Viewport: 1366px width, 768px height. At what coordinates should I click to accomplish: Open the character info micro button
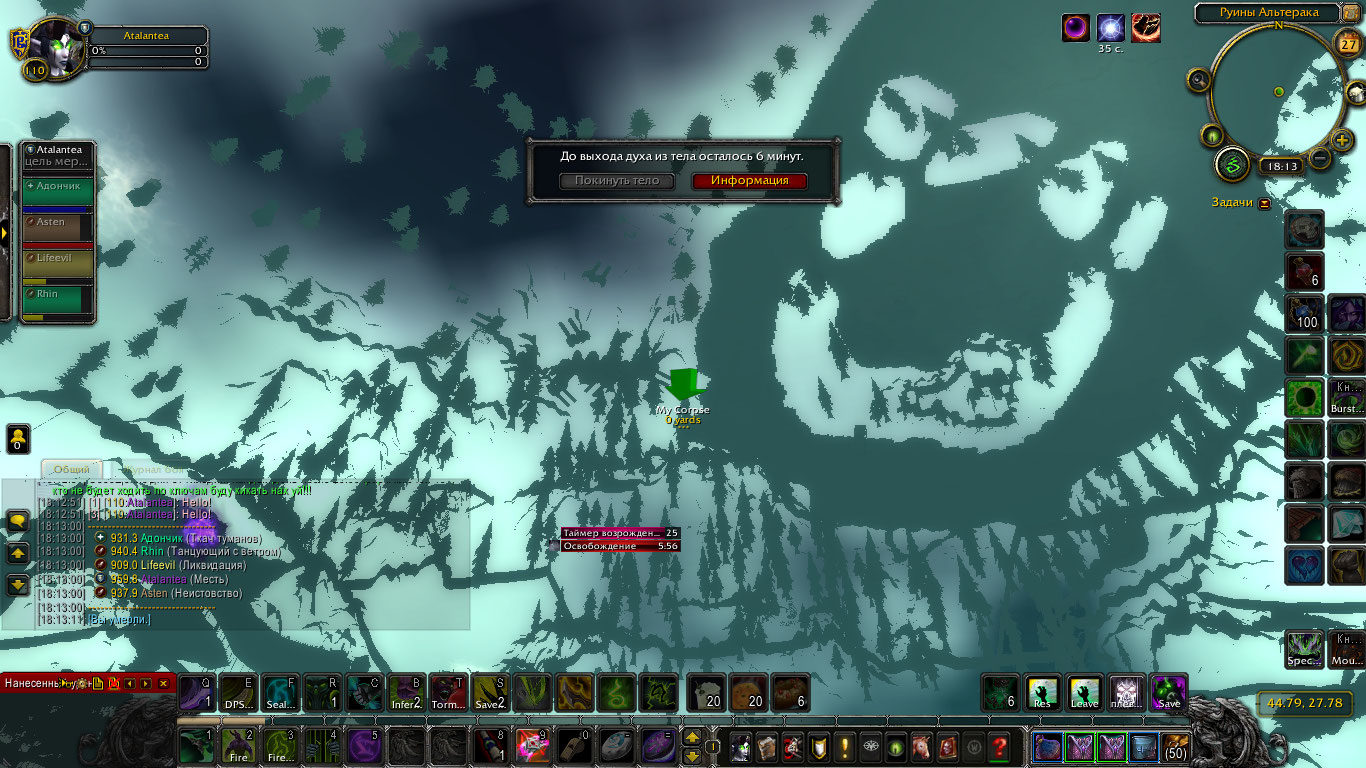point(741,747)
